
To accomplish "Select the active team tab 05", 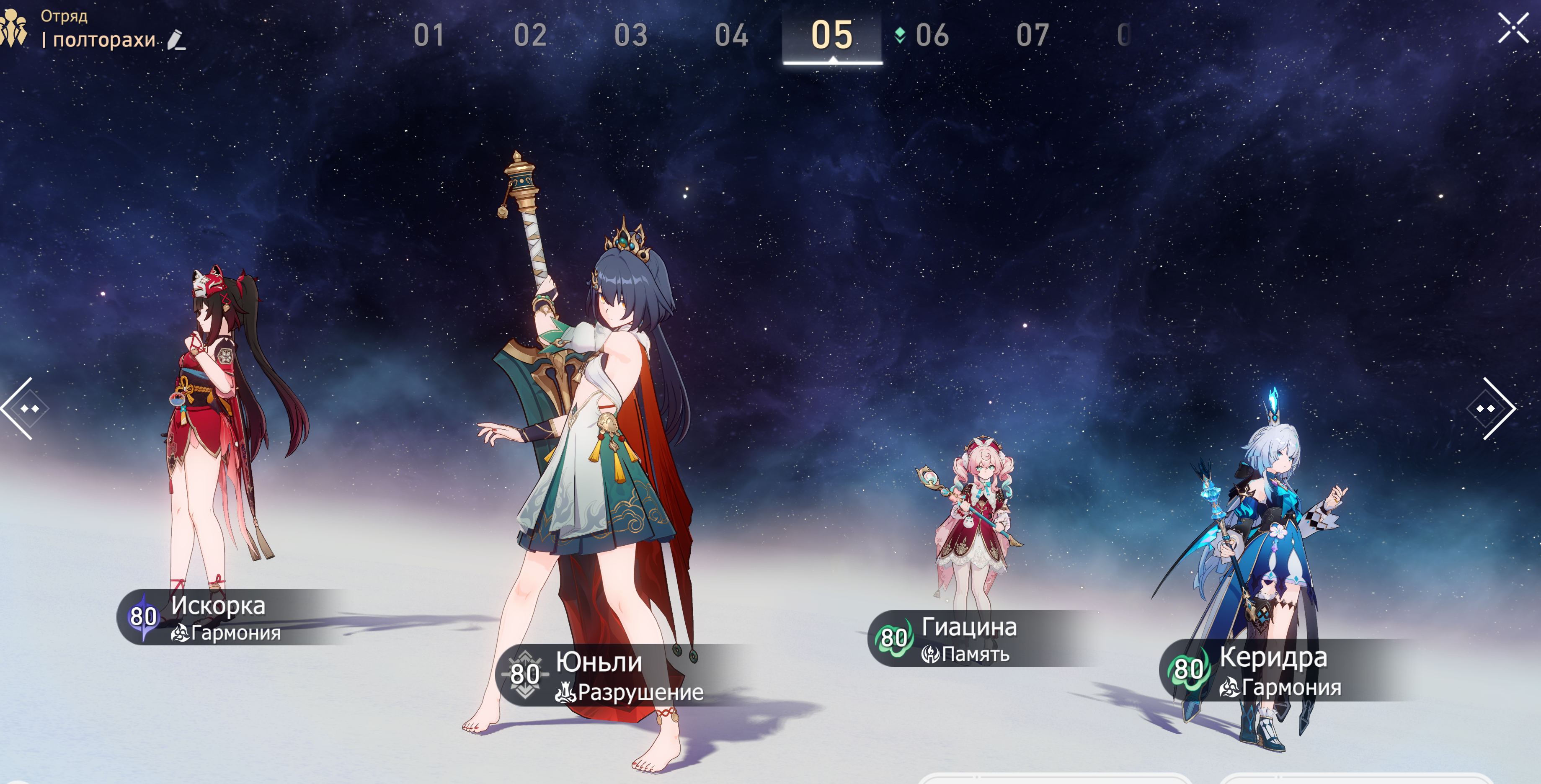I will click(831, 35).
